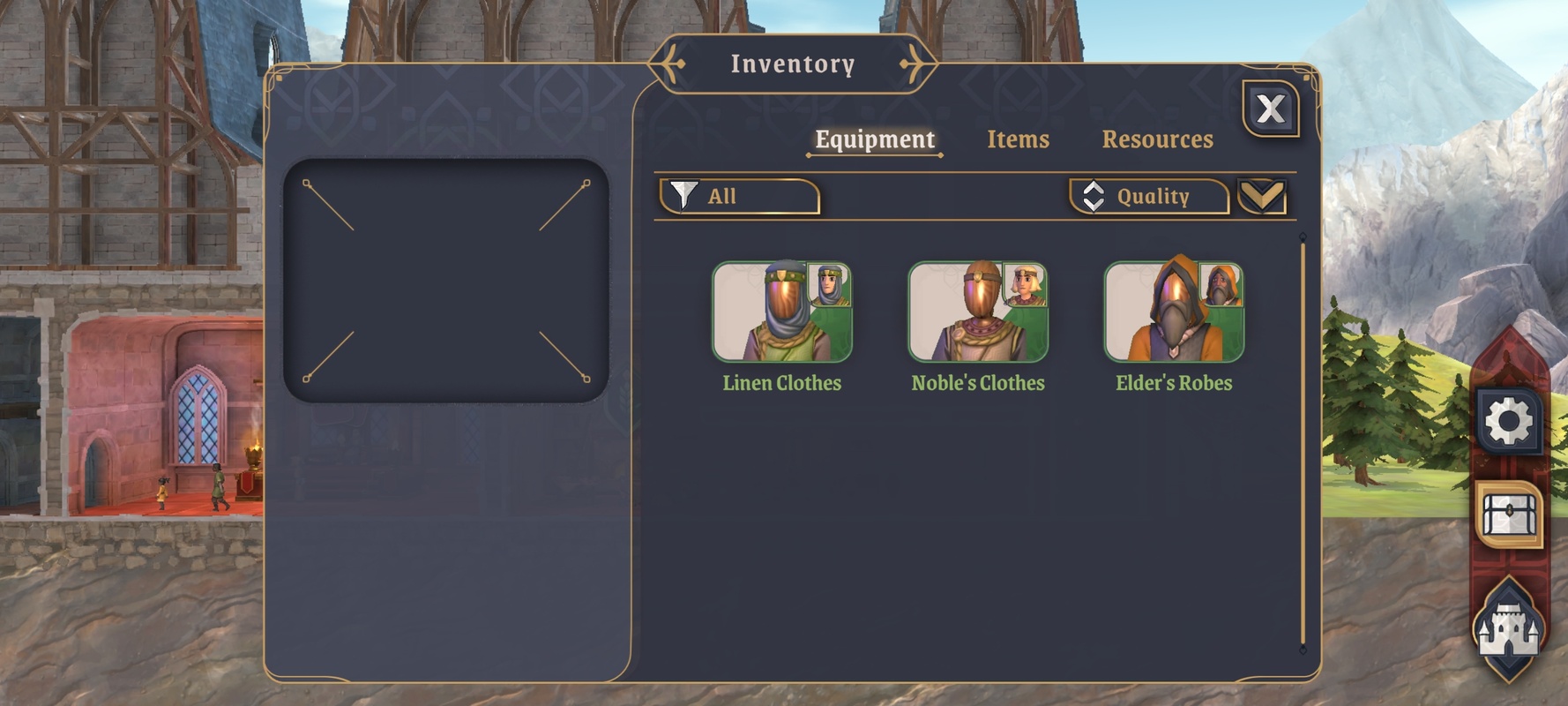Select the Linen Clothes item

coord(782,312)
